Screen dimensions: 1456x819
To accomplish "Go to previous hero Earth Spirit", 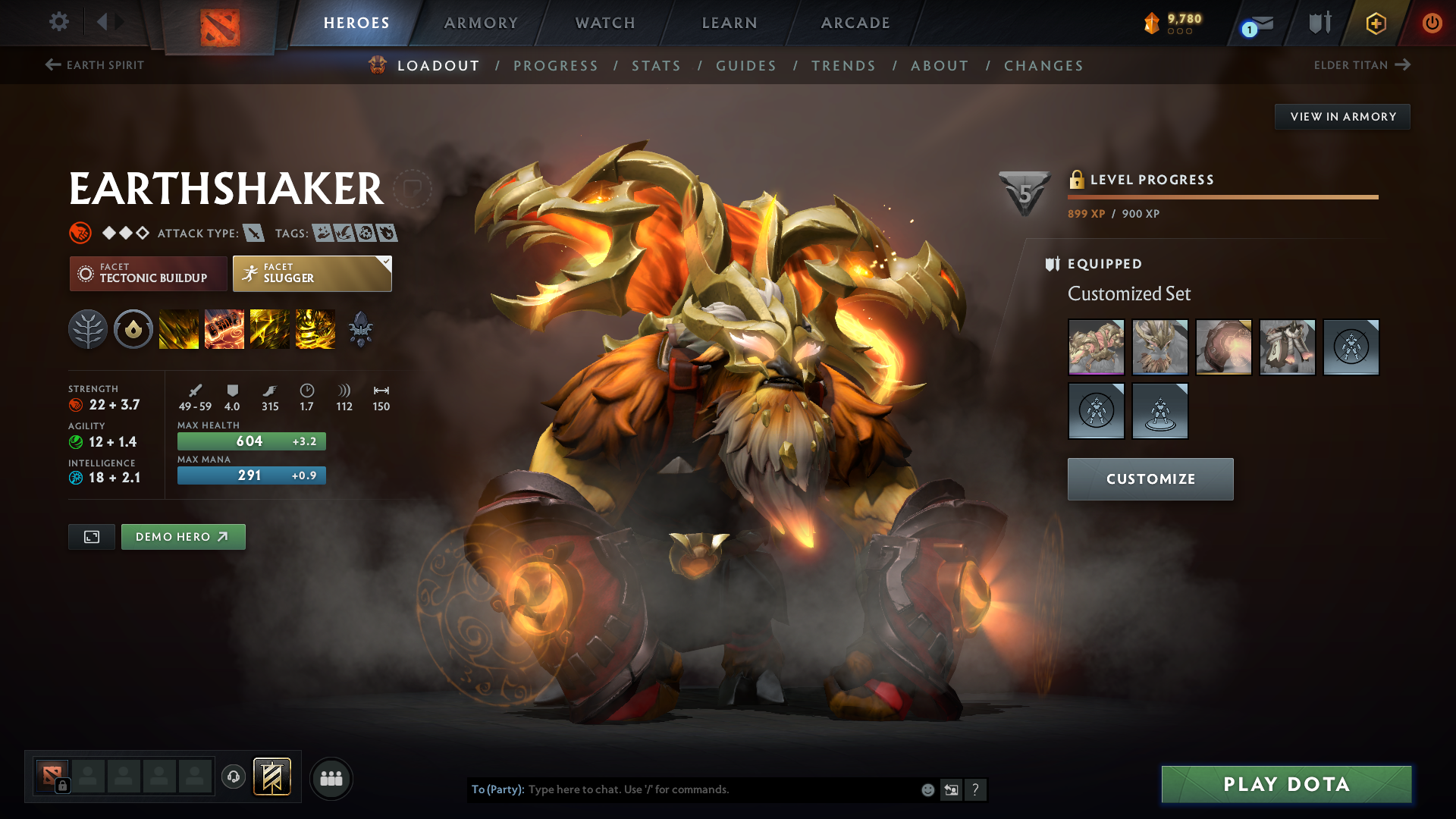I will [x=95, y=65].
